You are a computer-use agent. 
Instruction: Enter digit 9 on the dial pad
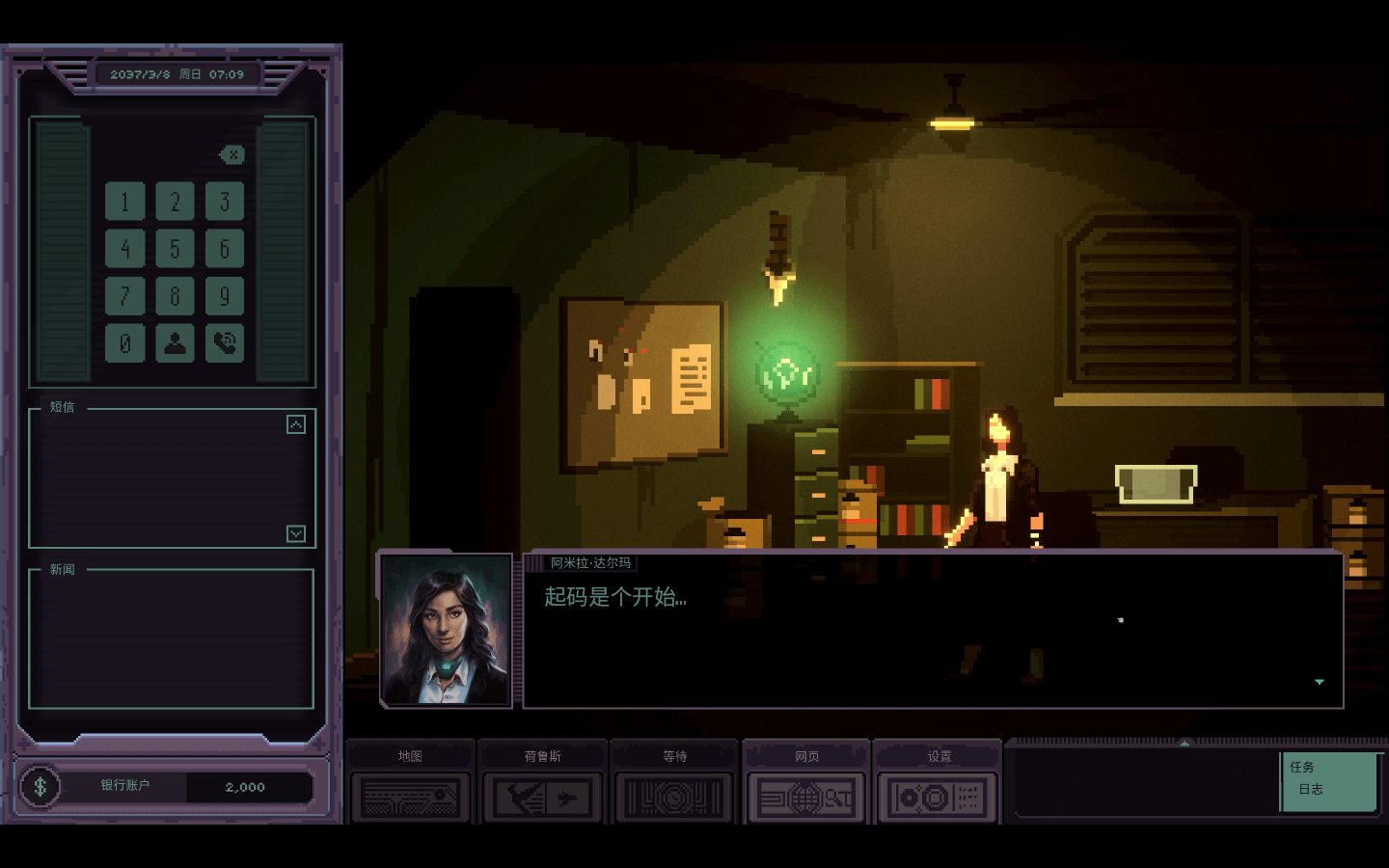225,296
